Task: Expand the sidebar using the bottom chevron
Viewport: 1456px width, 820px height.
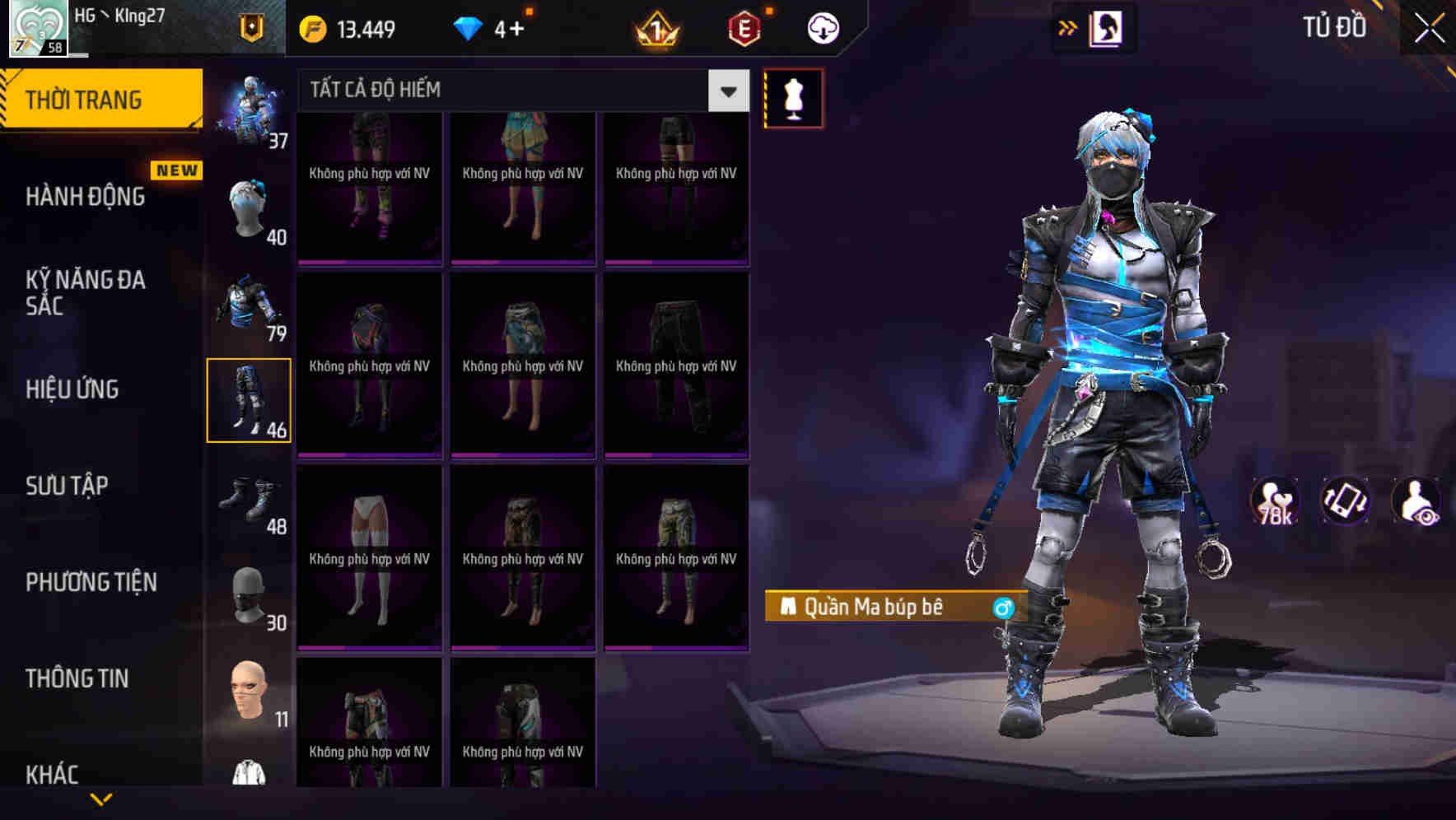Action: (x=101, y=797)
